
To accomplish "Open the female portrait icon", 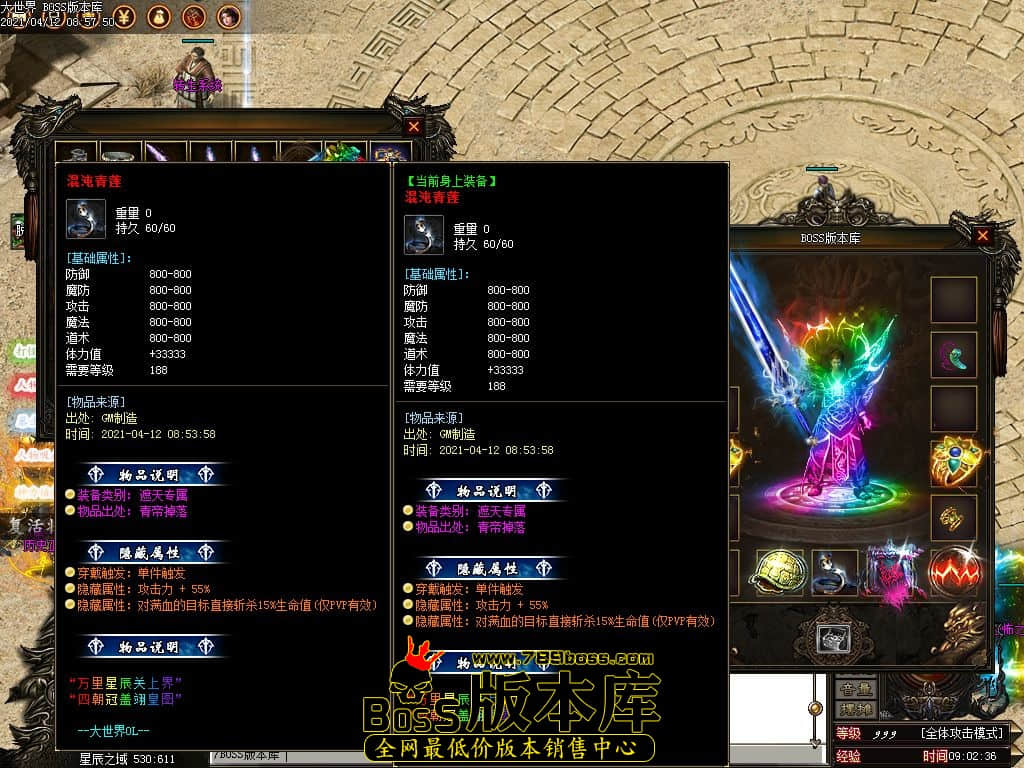I will pyautogui.click(x=229, y=16).
